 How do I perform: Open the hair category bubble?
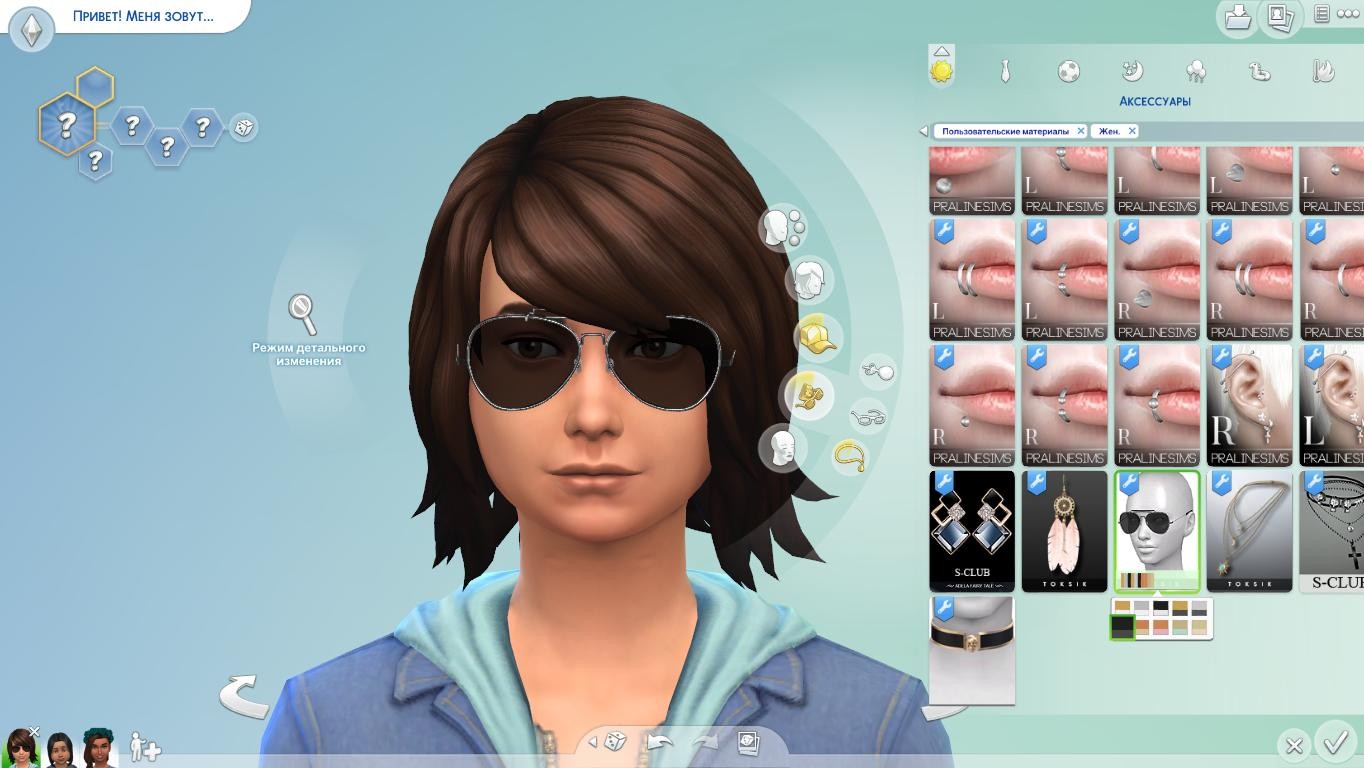[808, 280]
